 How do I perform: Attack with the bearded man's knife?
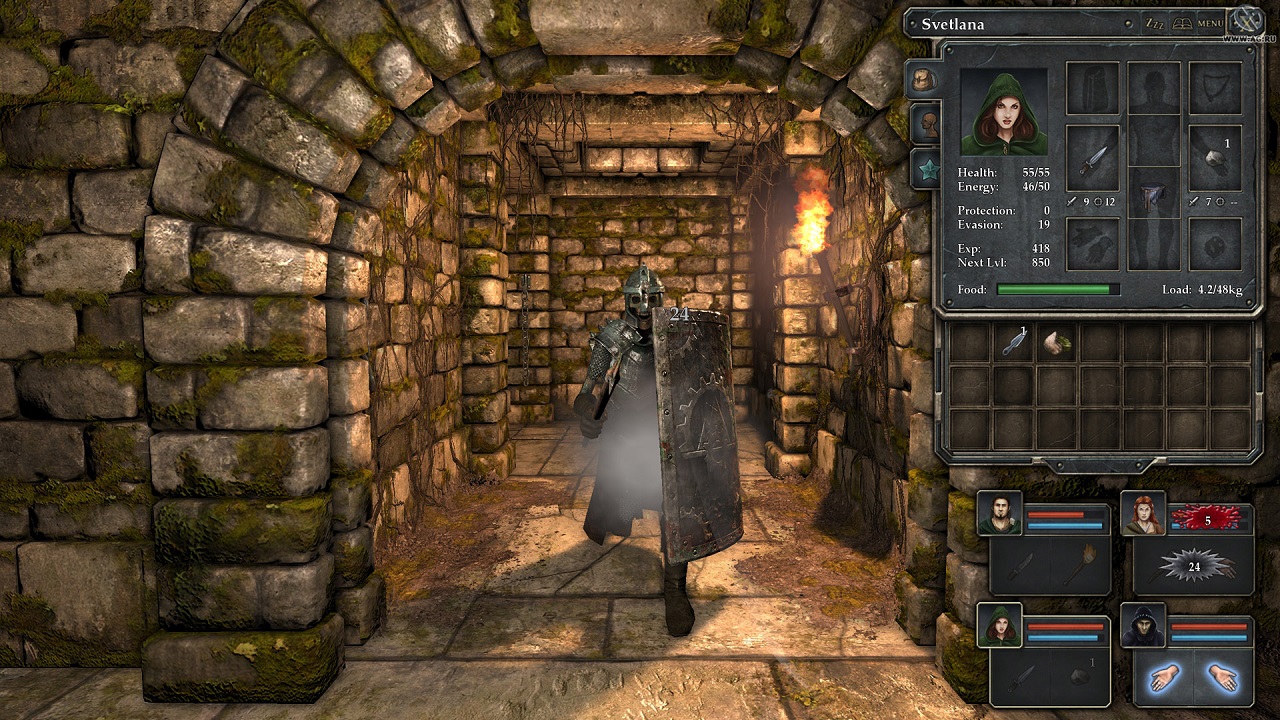point(1020,566)
